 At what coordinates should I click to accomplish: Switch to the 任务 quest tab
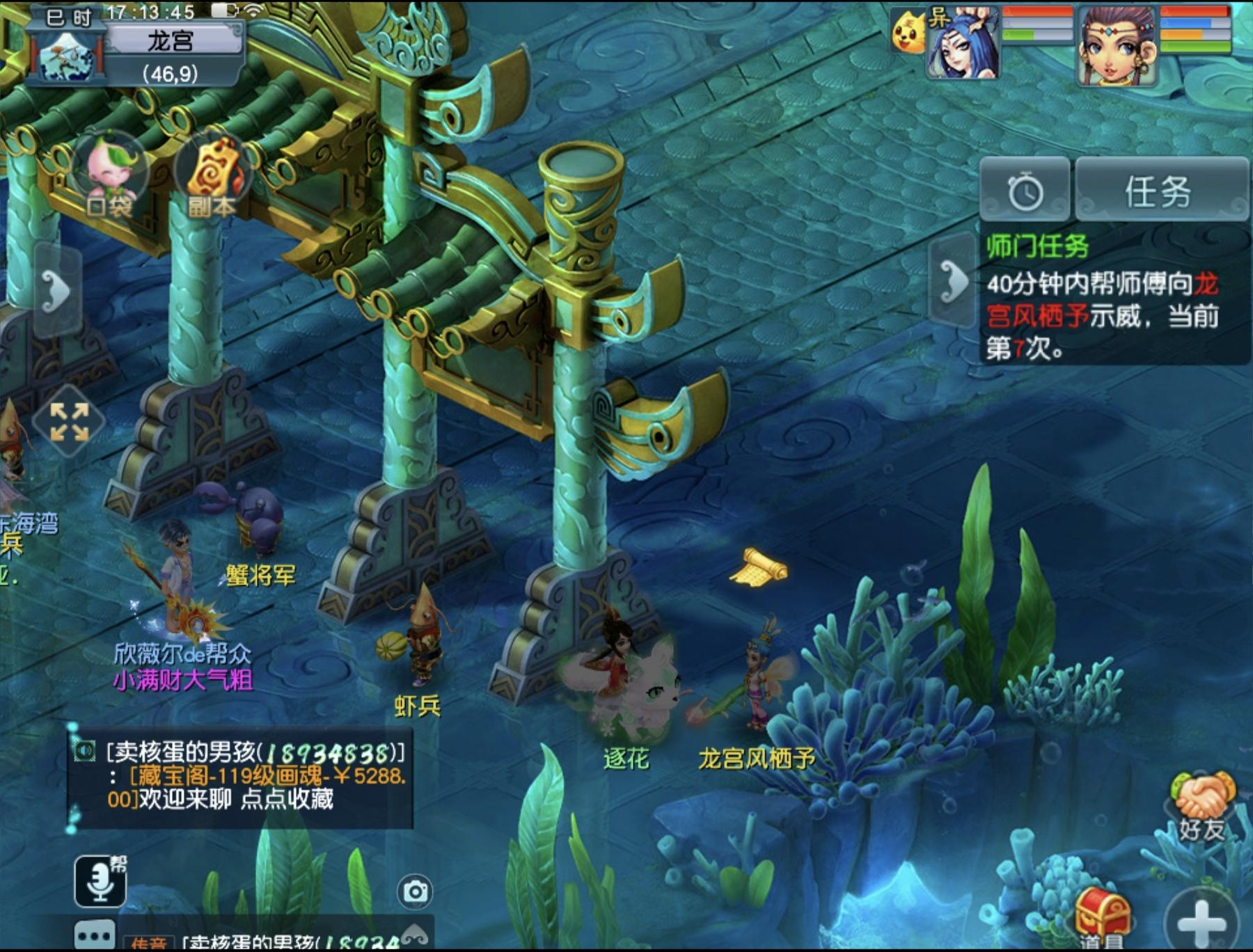(x=1160, y=190)
